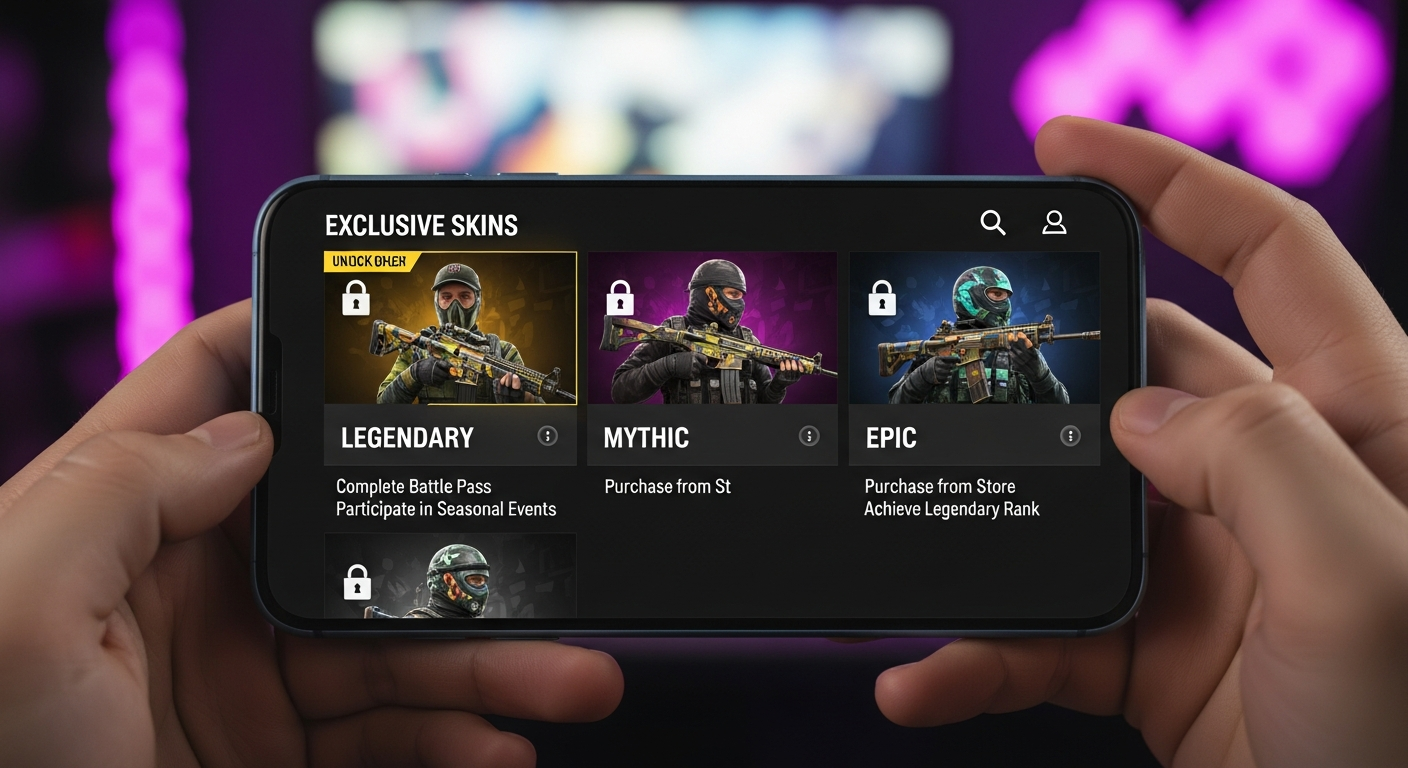Screen dimensions: 1408x768
Task: Open the Epic skin preview image
Action: pos(973,330)
